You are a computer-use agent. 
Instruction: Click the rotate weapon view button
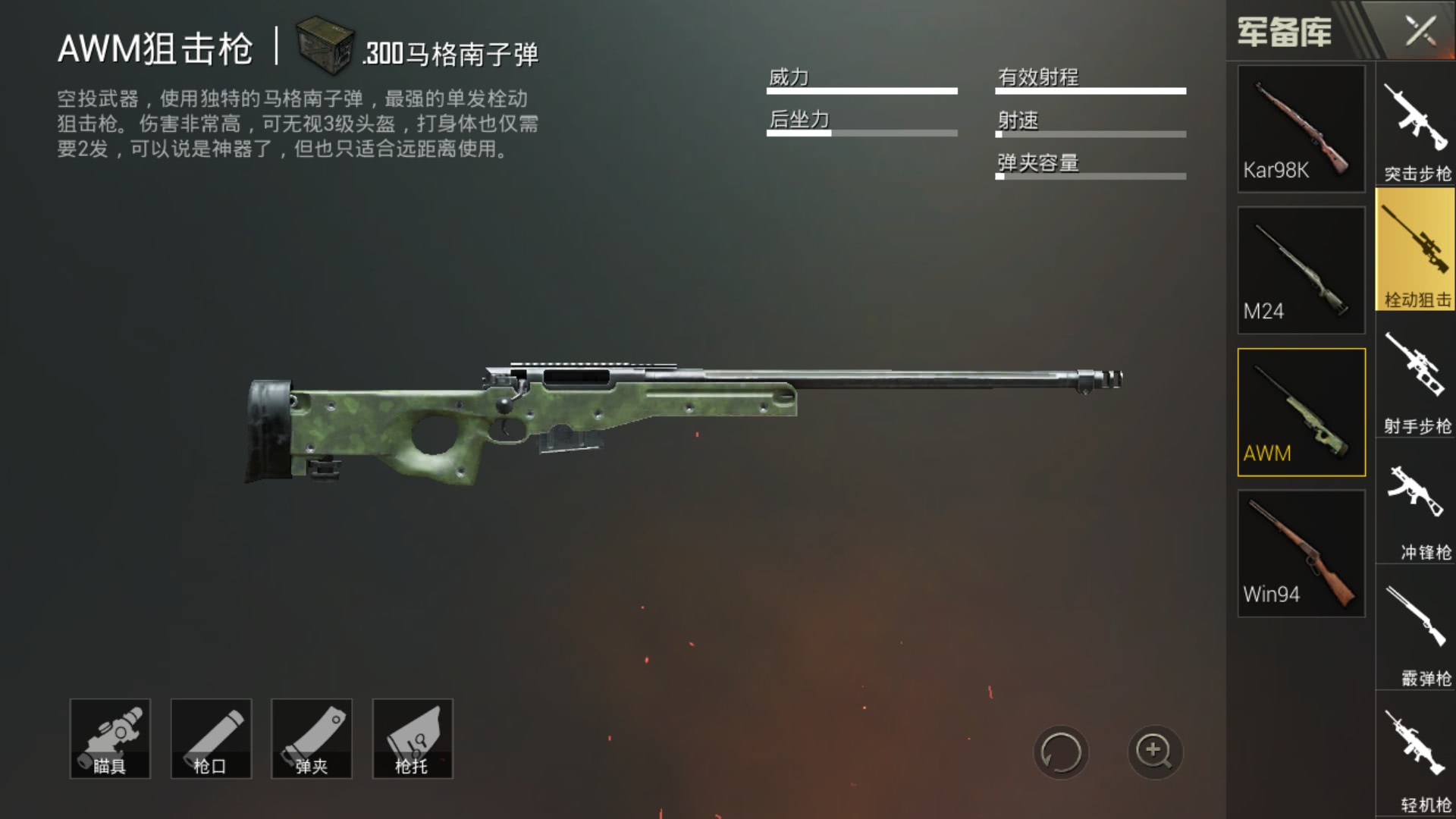(x=1061, y=752)
